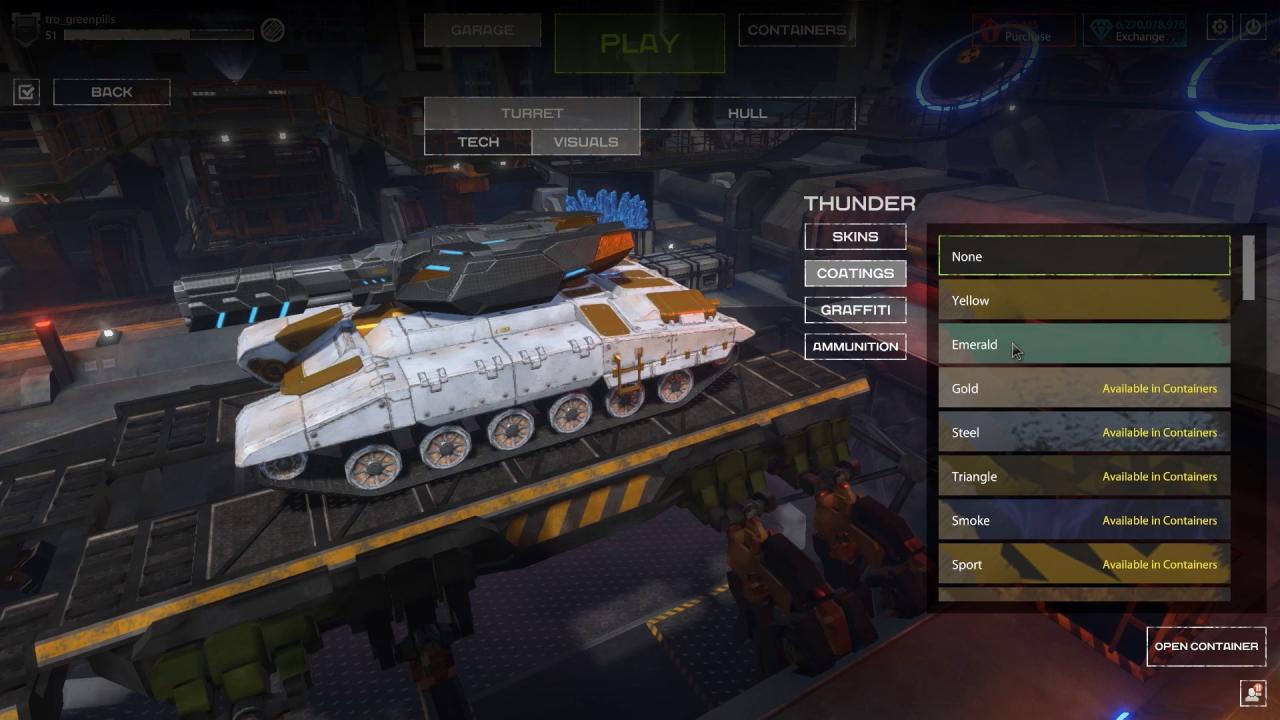The width and height of the screenshot is (1280, 720).
Task: Select the Tech sub-tab
Action: click(x=478, y=142)
